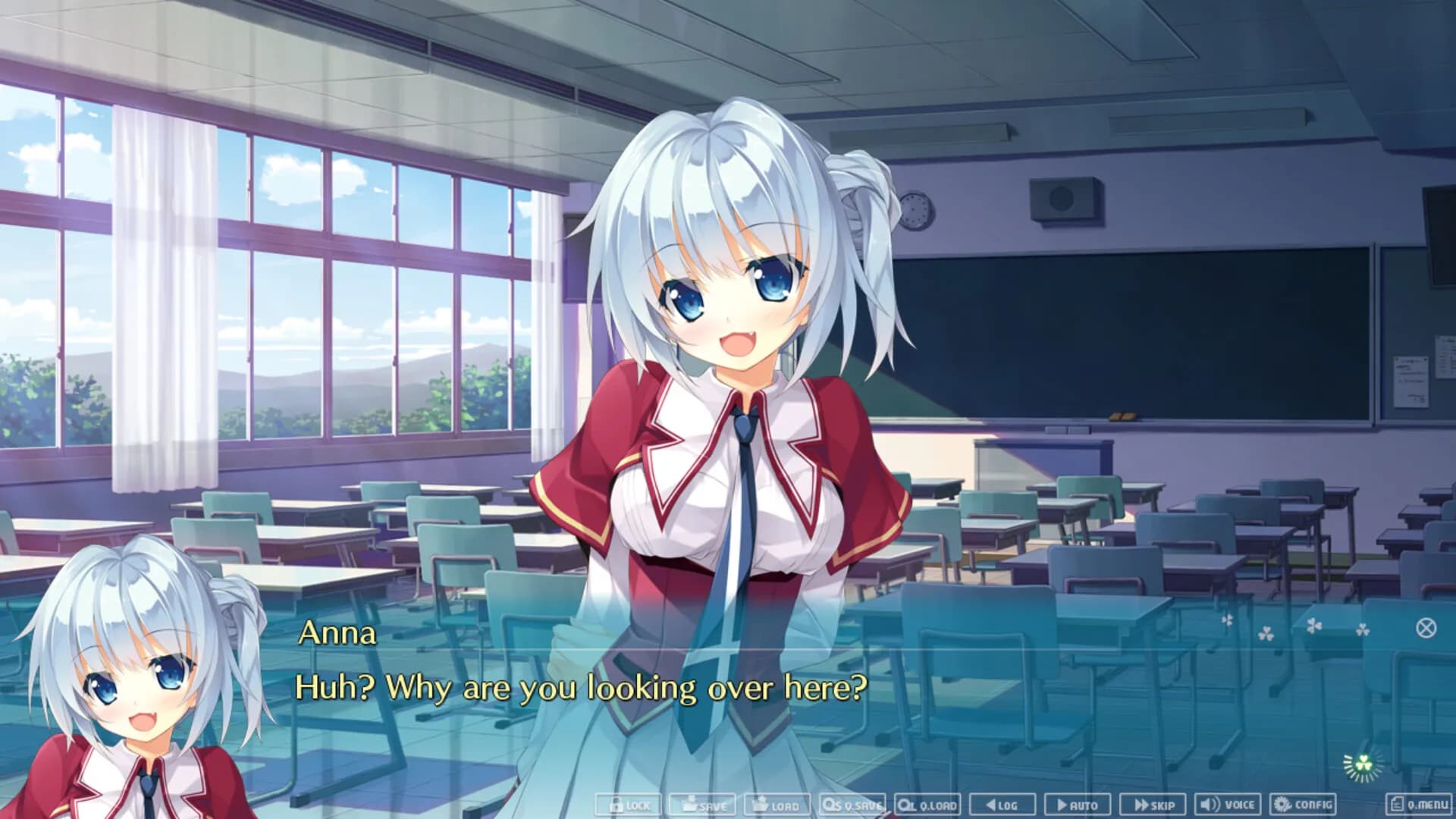The width and height of the screenshot is (1456, 819).
Task: Click the play-arrow icon on AUTO
Action: tap(1063, 805)
